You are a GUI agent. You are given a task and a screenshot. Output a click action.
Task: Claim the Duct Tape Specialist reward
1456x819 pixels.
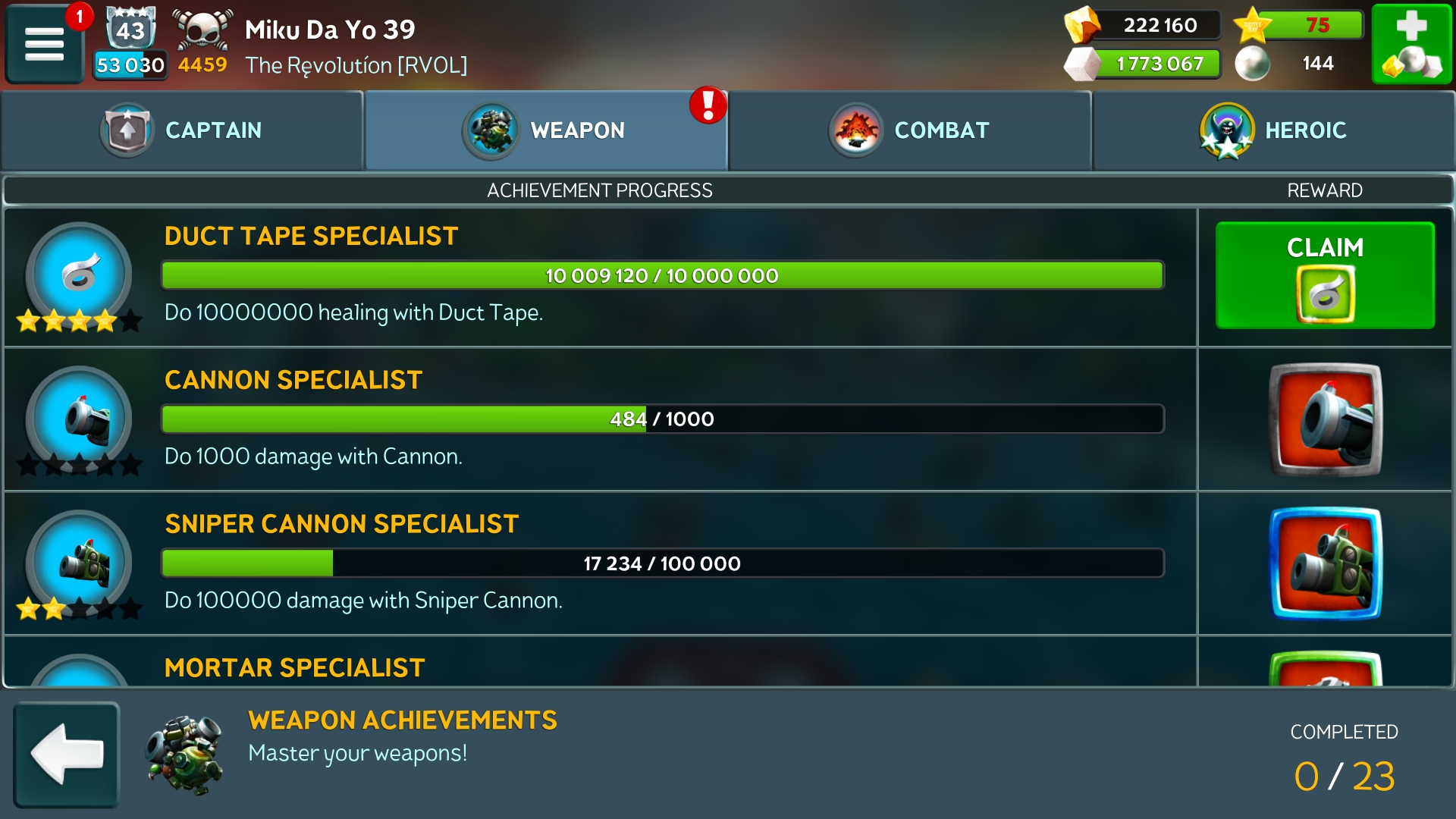tap(1324, 275)
